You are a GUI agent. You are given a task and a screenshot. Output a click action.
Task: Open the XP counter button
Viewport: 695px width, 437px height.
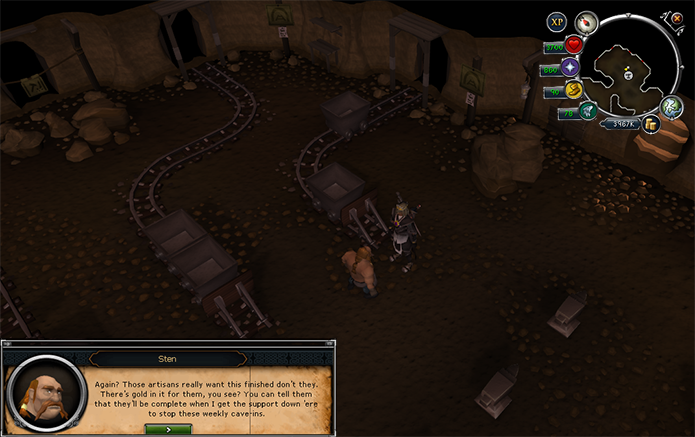click(x=557, y=22)
